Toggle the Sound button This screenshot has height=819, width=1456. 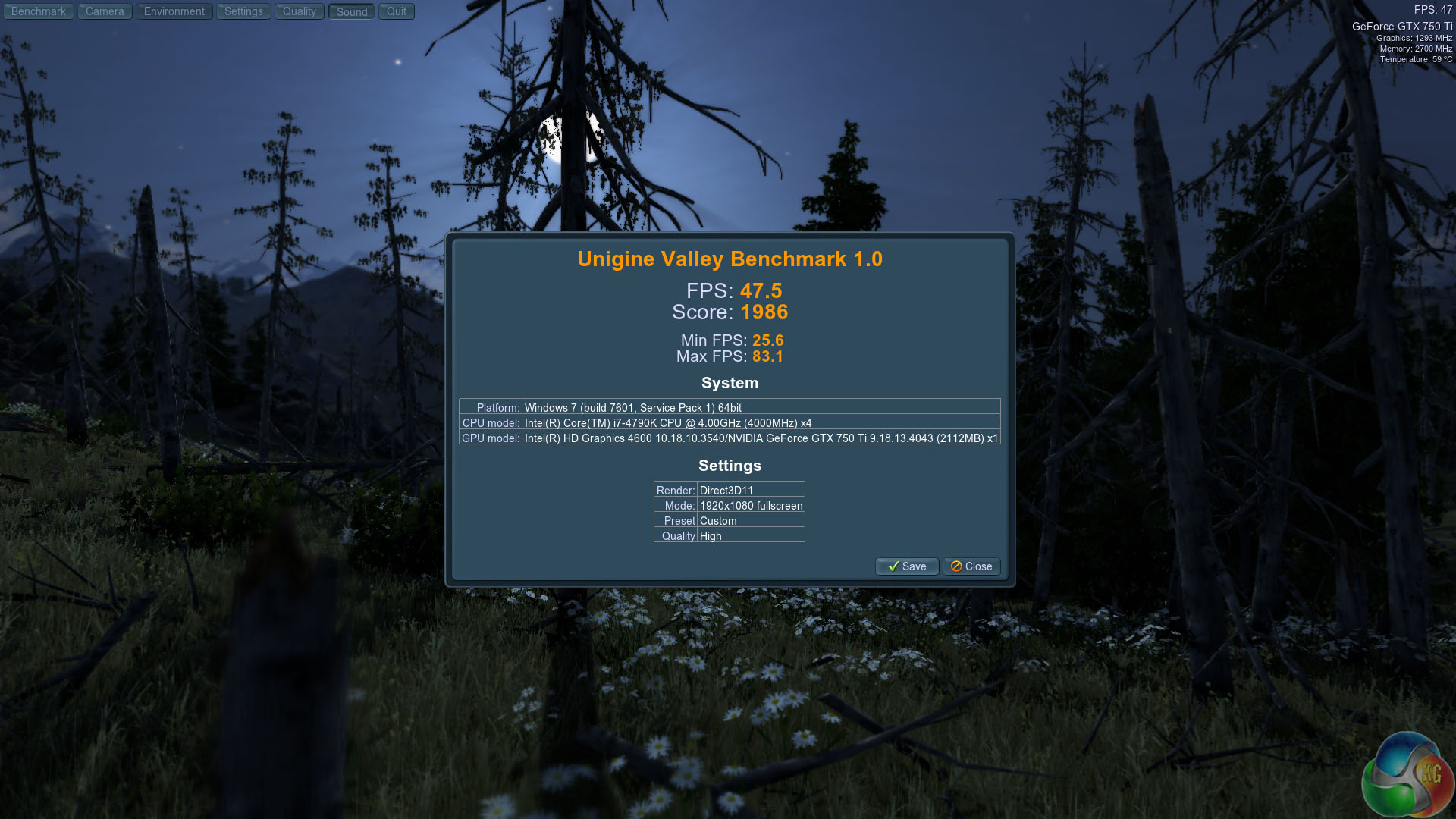click(x=352, y=11)
